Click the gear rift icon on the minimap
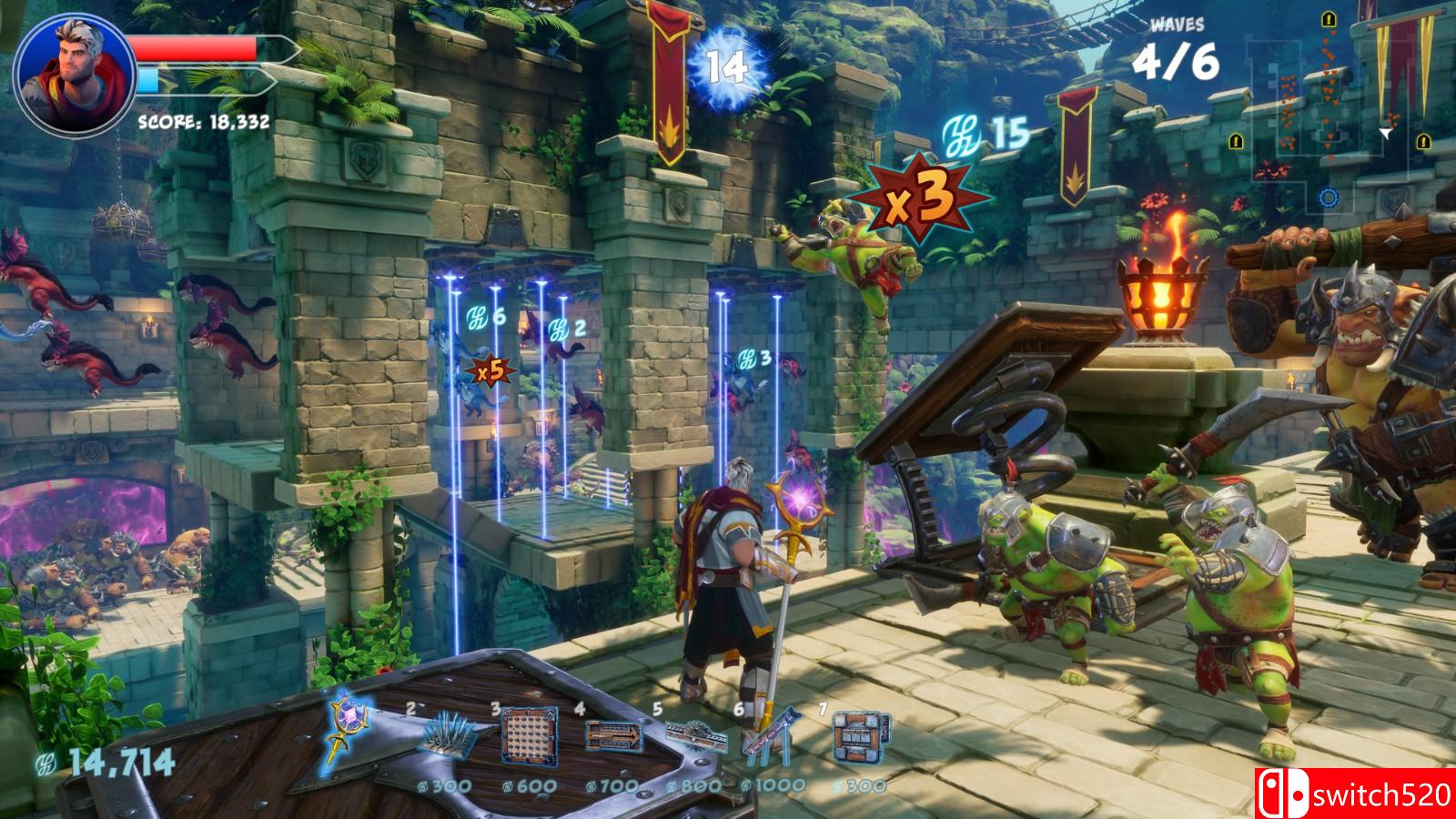 1329,196
